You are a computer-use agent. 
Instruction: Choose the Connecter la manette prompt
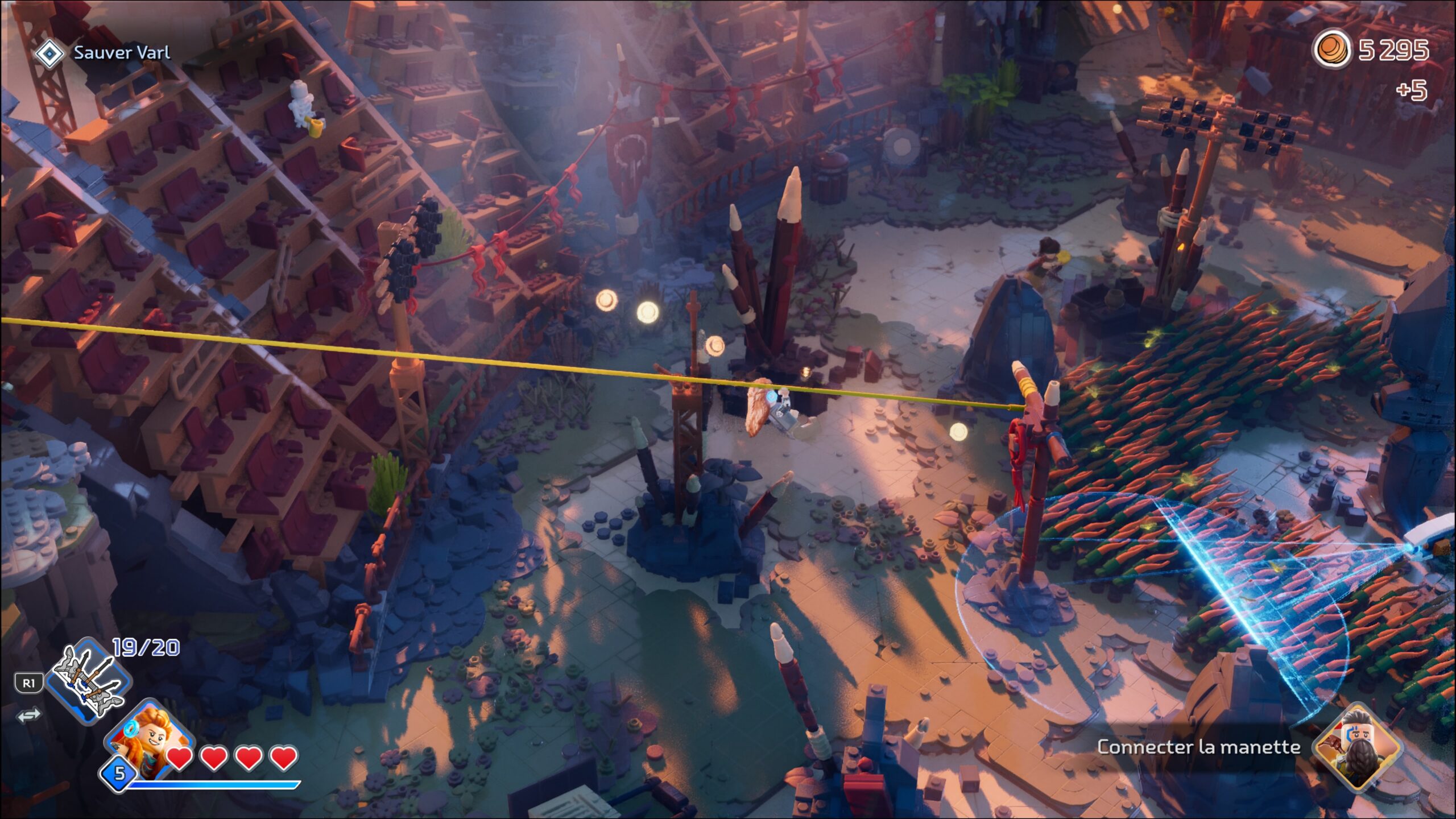point(1198,747)
